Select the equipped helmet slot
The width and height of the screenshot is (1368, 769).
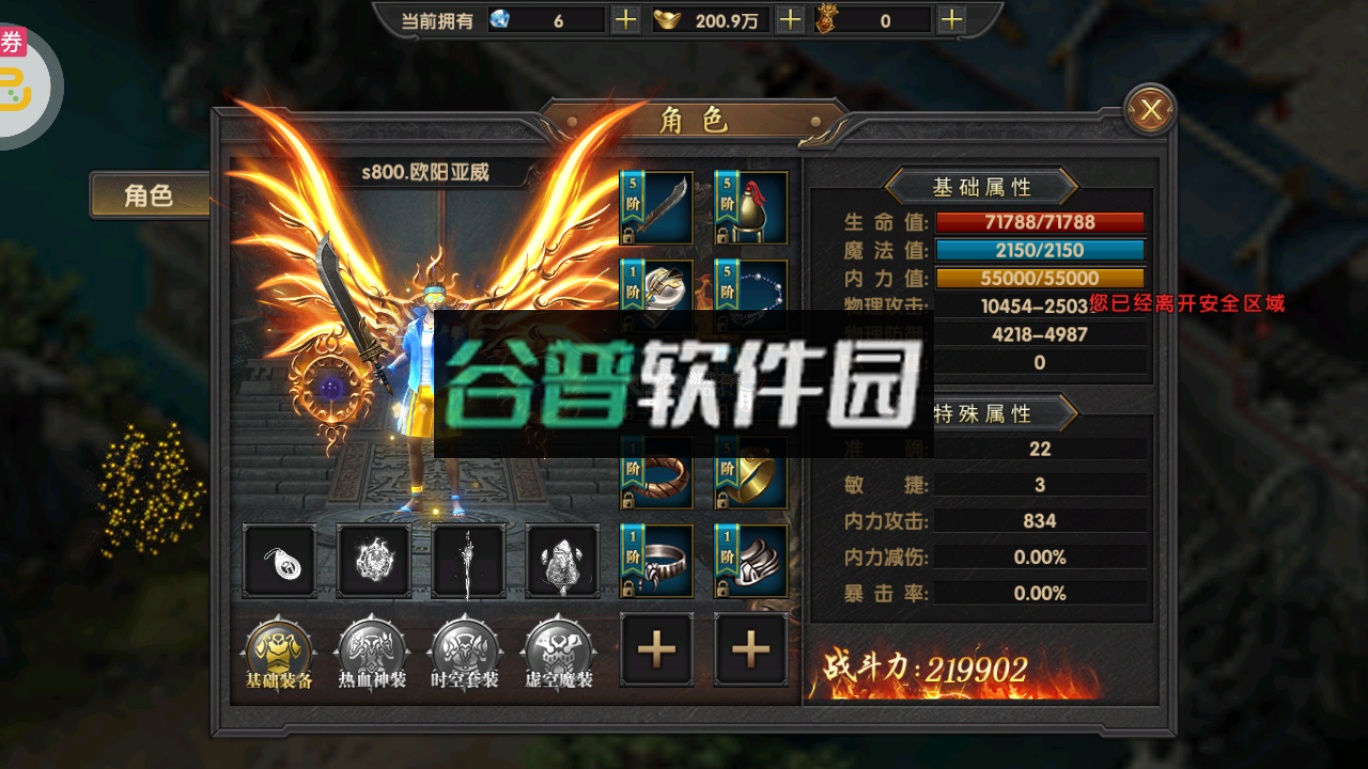[x=750, y=207]
